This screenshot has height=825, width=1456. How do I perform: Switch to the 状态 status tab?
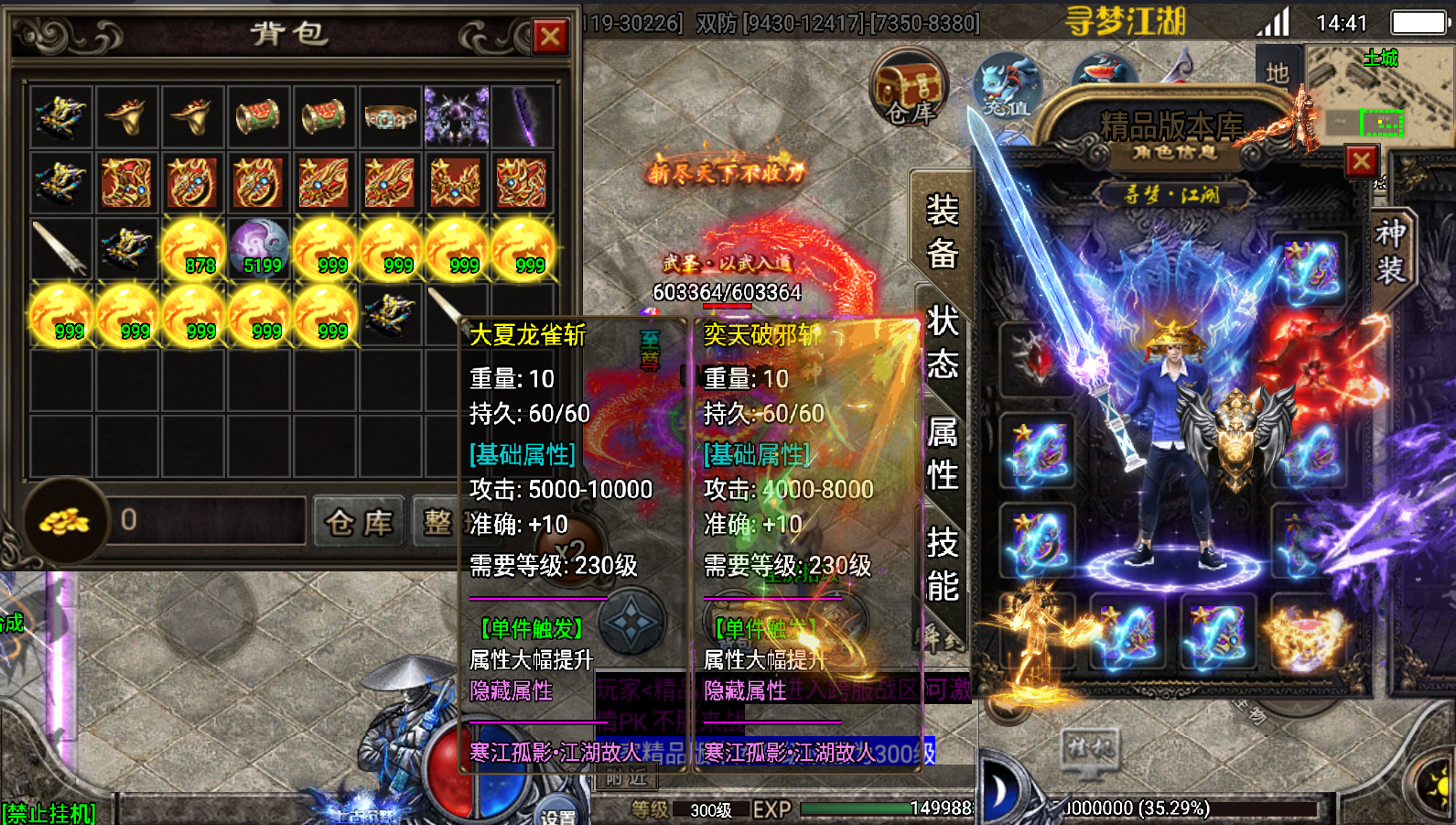(942, 342)
